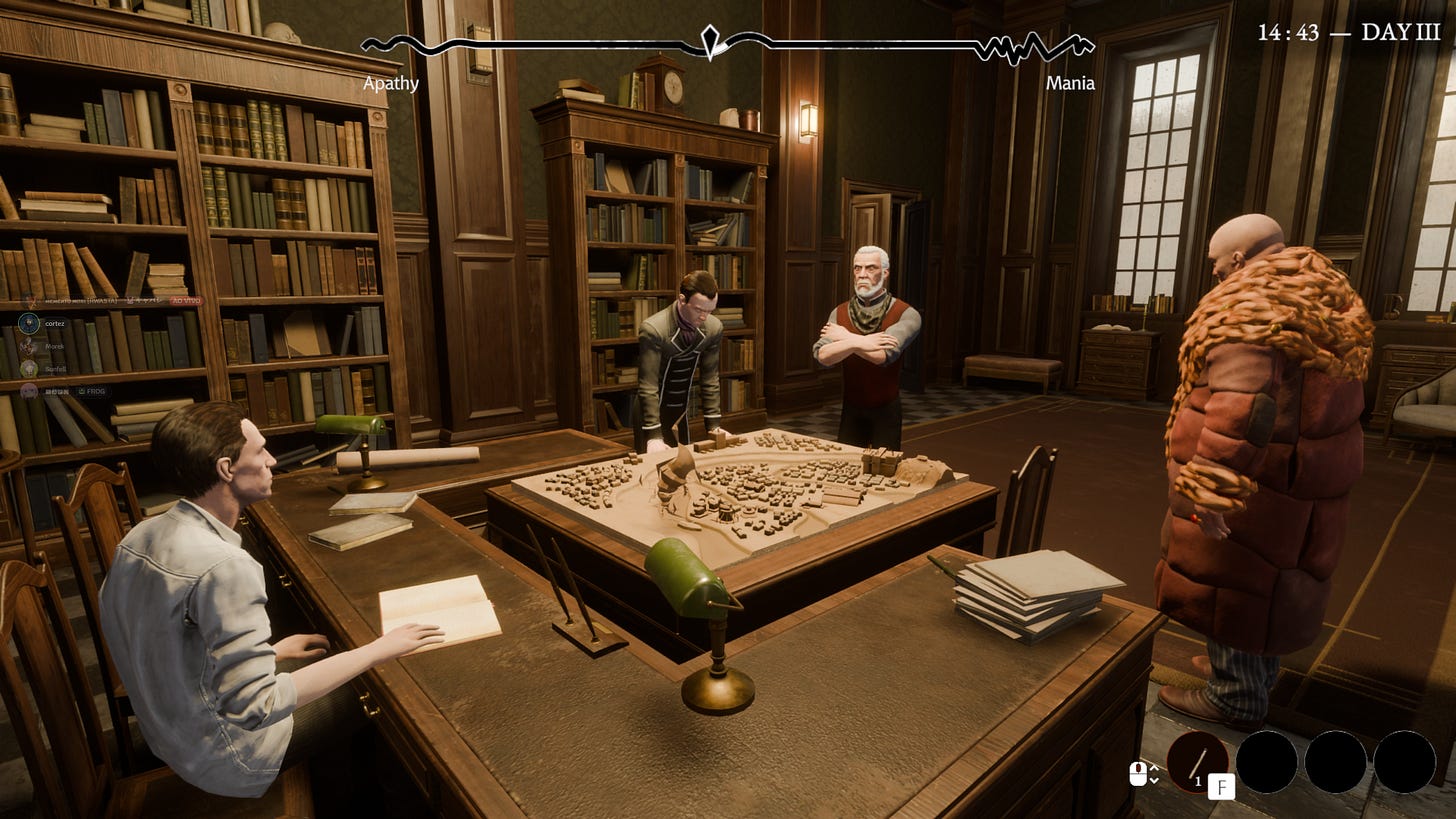Select the cigarette item slot
The width and height of the screenshot is (1456, 819).
[x=1198, y=761]
